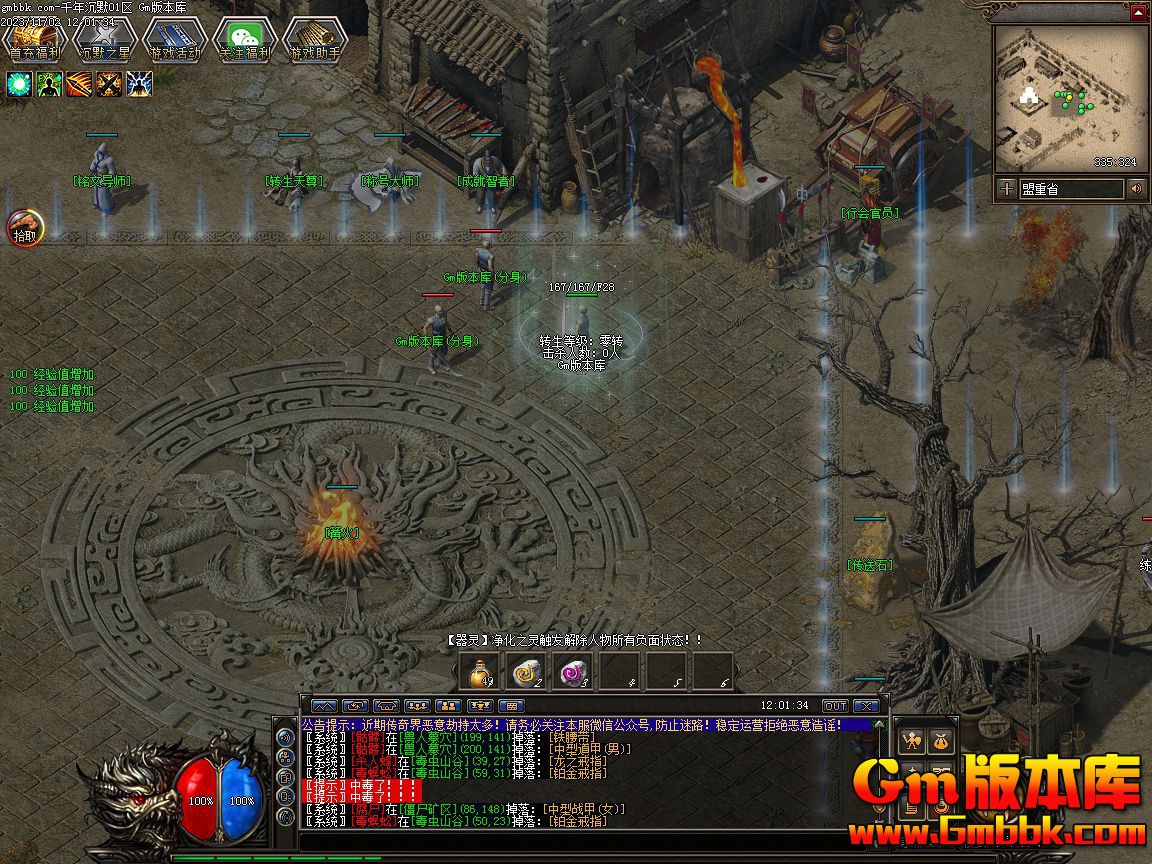
Task: Select the crossed swords buff icon
Action: tap(109, 84)
